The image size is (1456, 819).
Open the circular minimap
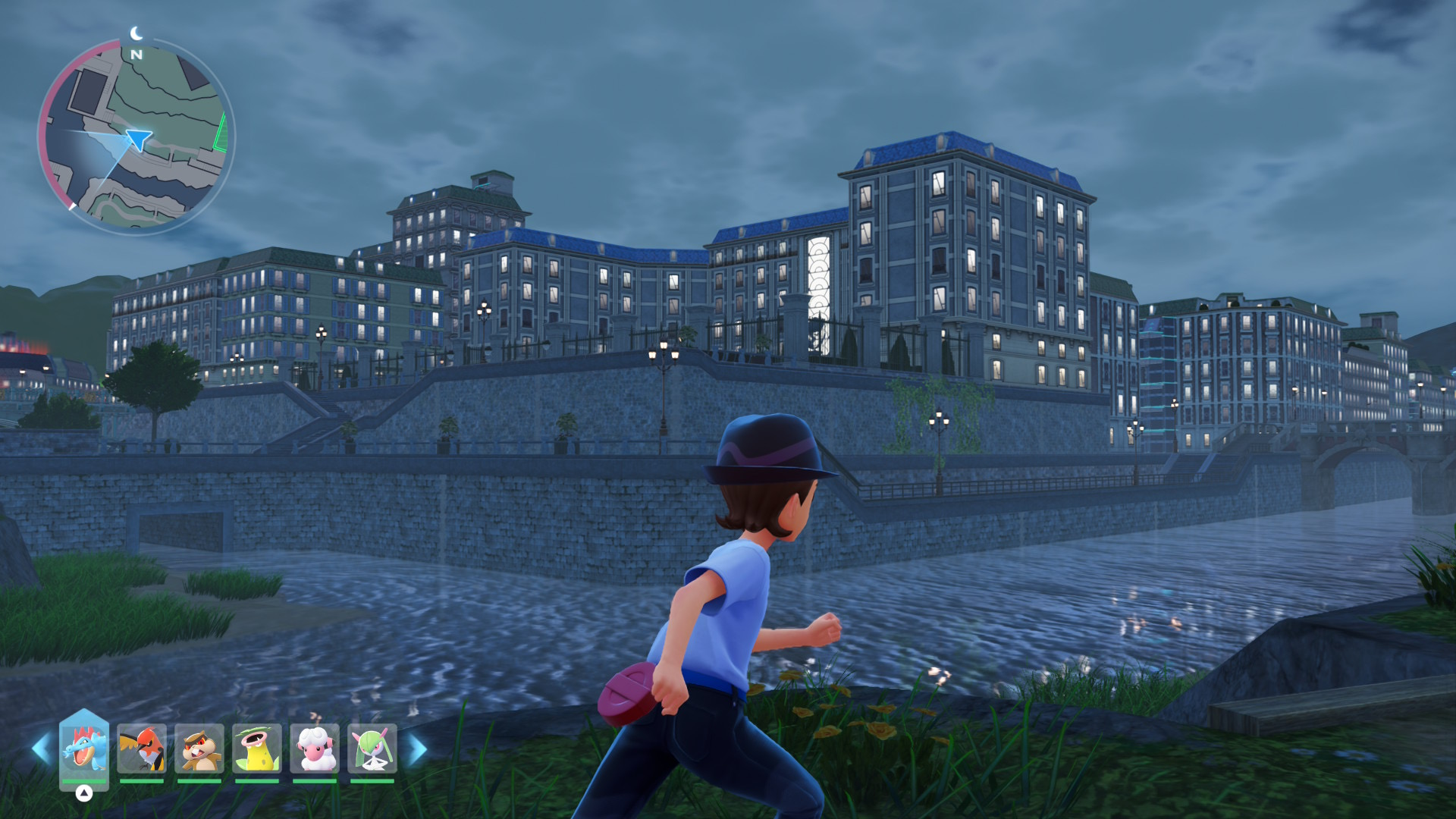point(136,136)
